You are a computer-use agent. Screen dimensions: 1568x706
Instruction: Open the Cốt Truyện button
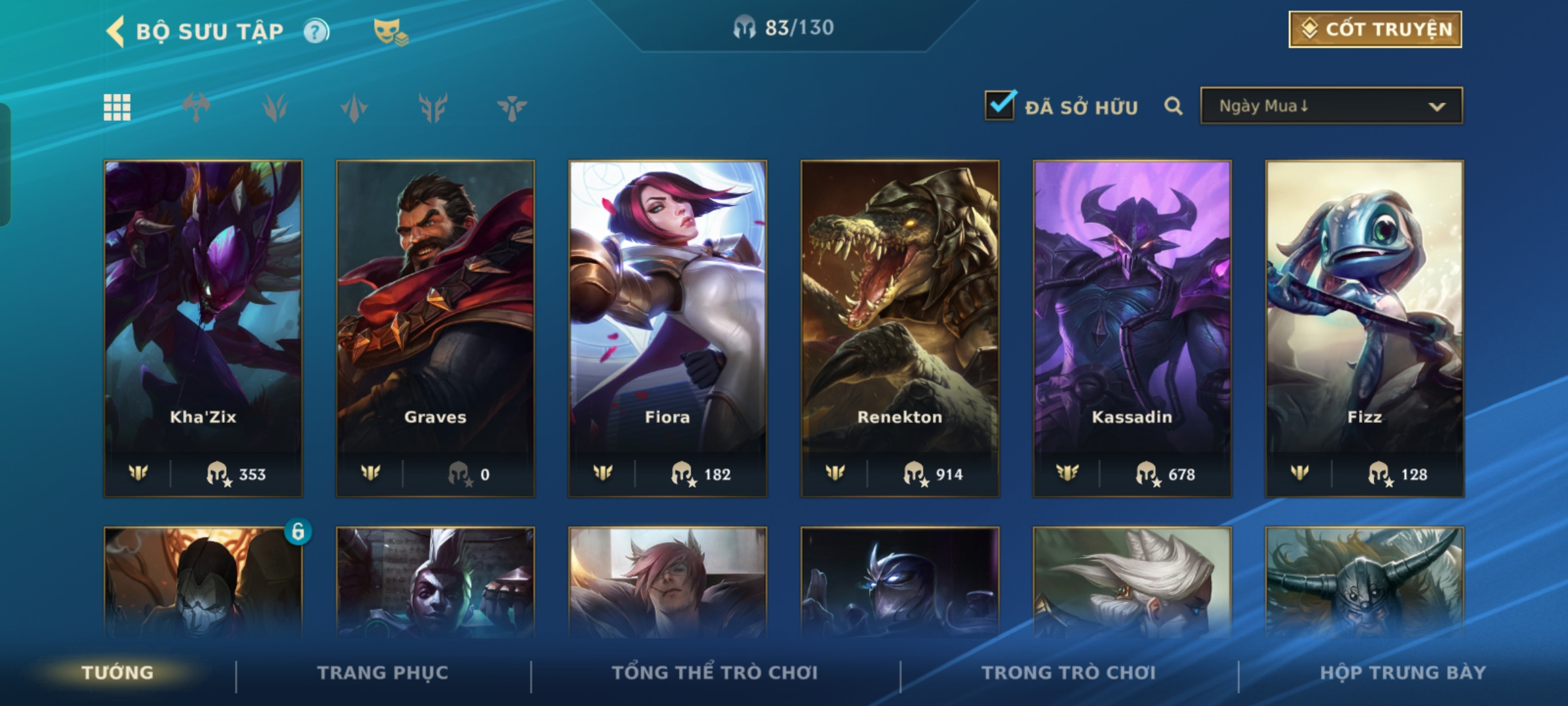[1375, 29]
